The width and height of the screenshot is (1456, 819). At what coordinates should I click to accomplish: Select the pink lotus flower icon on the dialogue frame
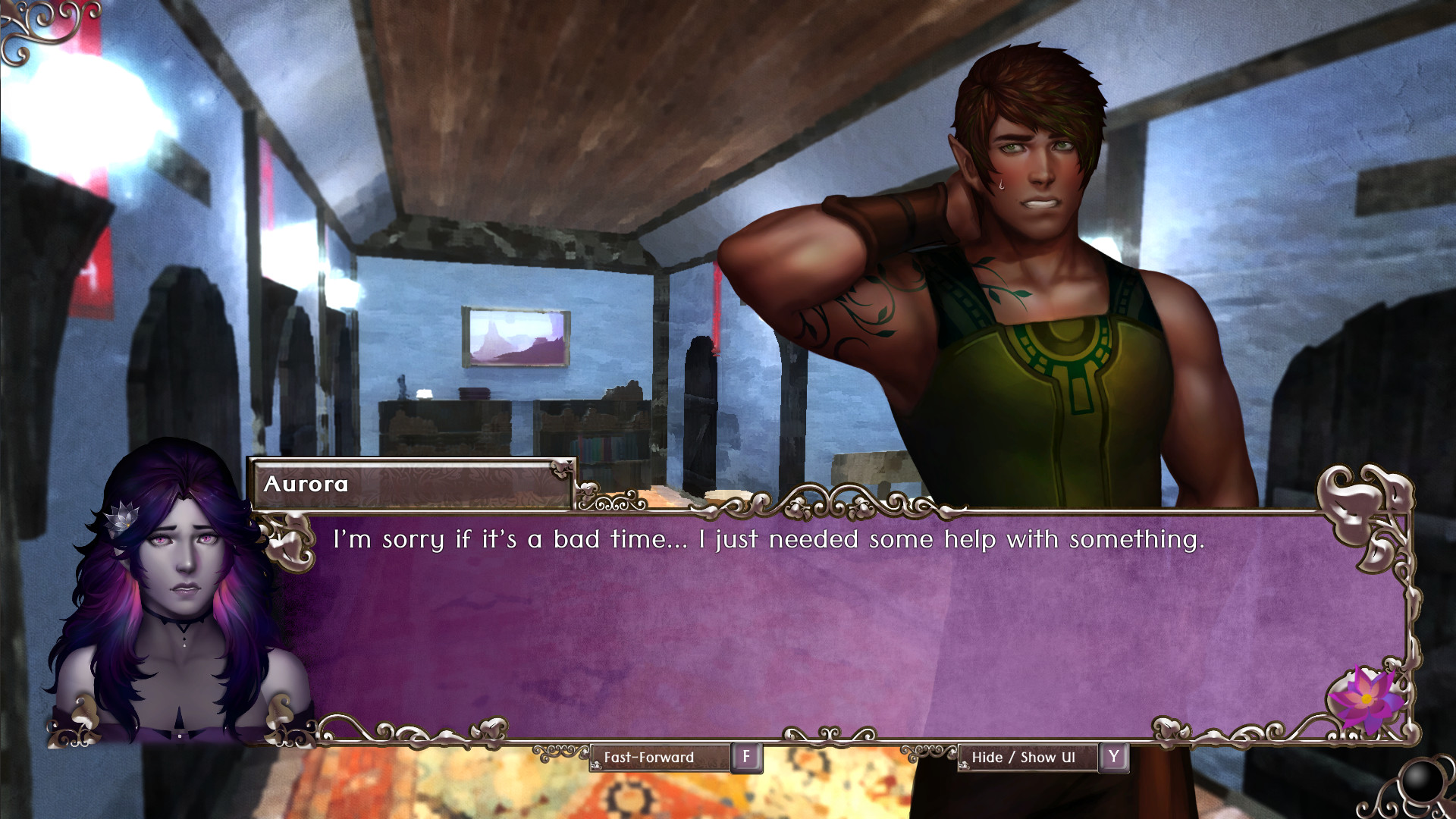pos(1365,698)
